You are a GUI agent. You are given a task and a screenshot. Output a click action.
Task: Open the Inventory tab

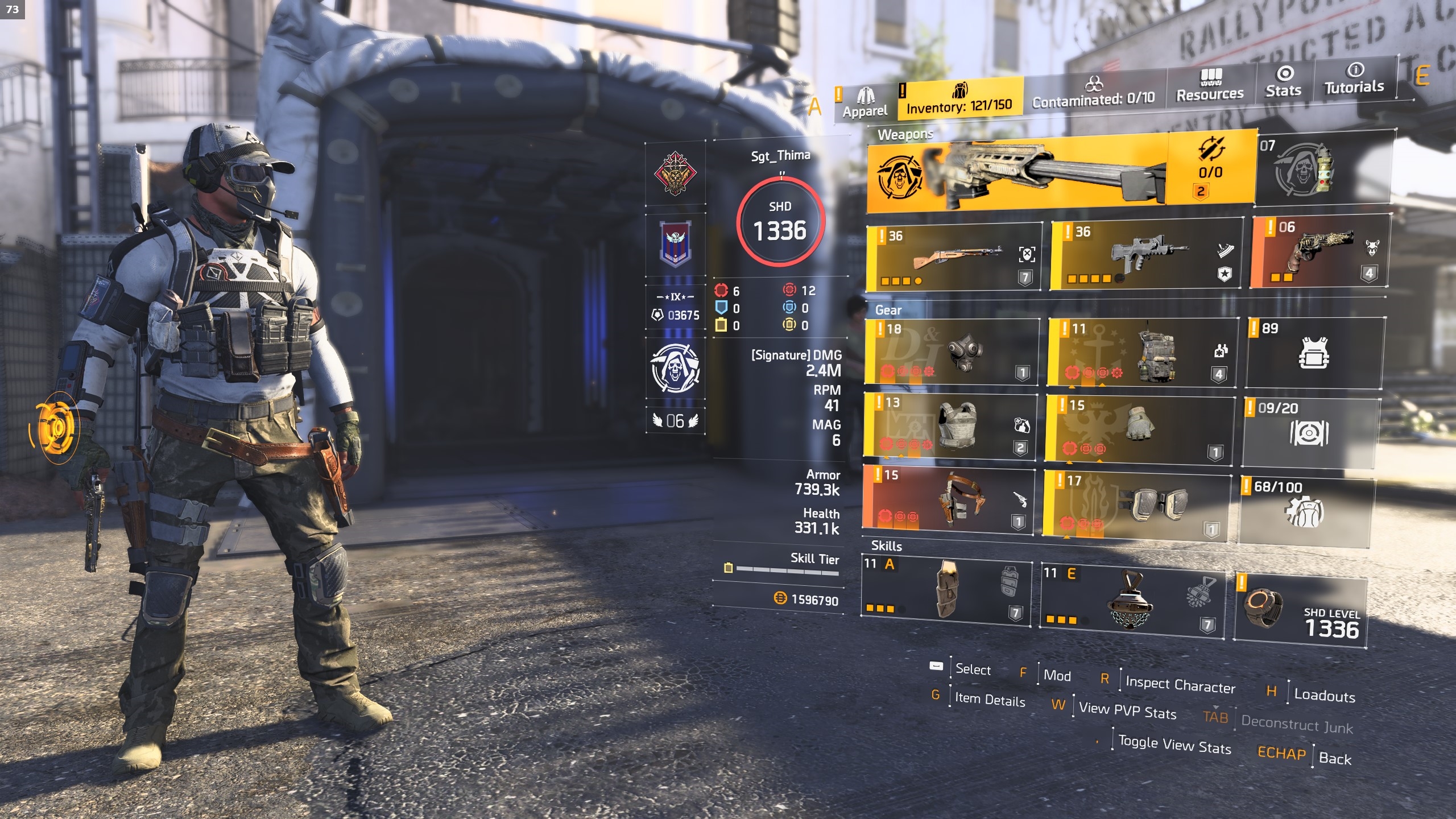click(x=959, y=99)
